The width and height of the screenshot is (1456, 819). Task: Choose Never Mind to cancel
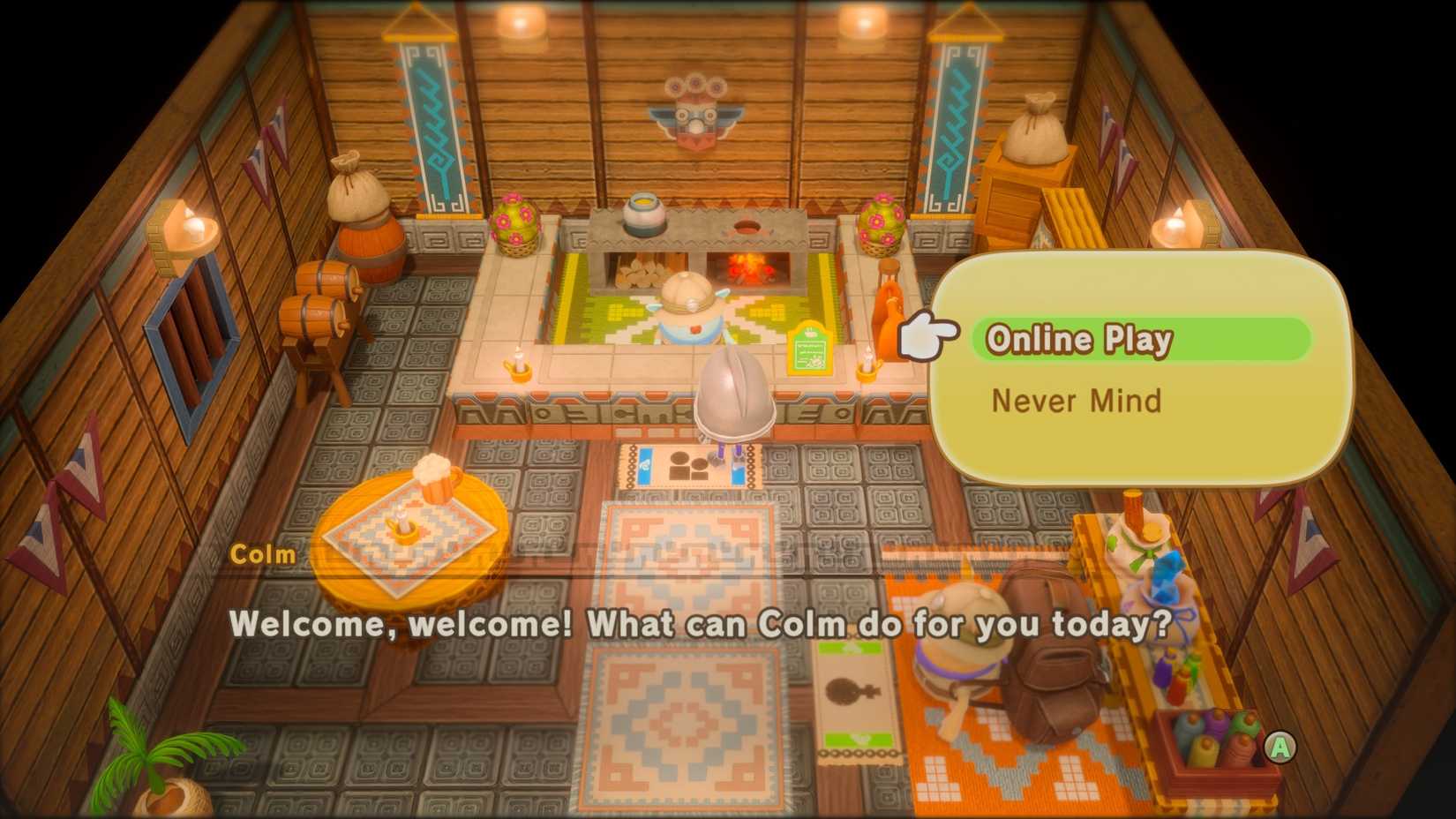coord(1077,402)
